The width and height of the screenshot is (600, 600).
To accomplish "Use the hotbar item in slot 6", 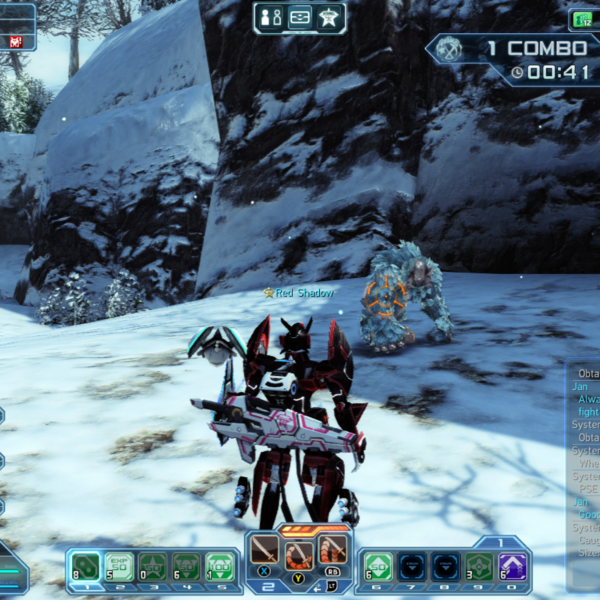I will (377, 566).
